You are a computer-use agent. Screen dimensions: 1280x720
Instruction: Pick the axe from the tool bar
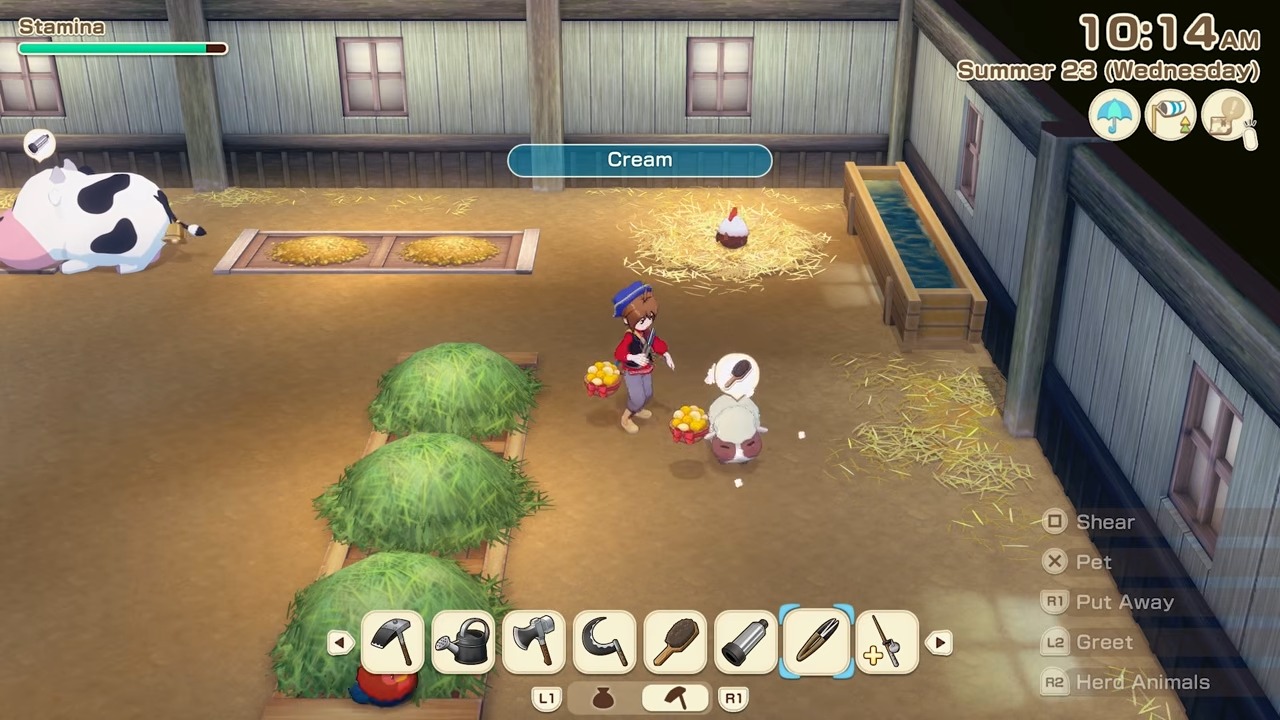coord(533,641)
